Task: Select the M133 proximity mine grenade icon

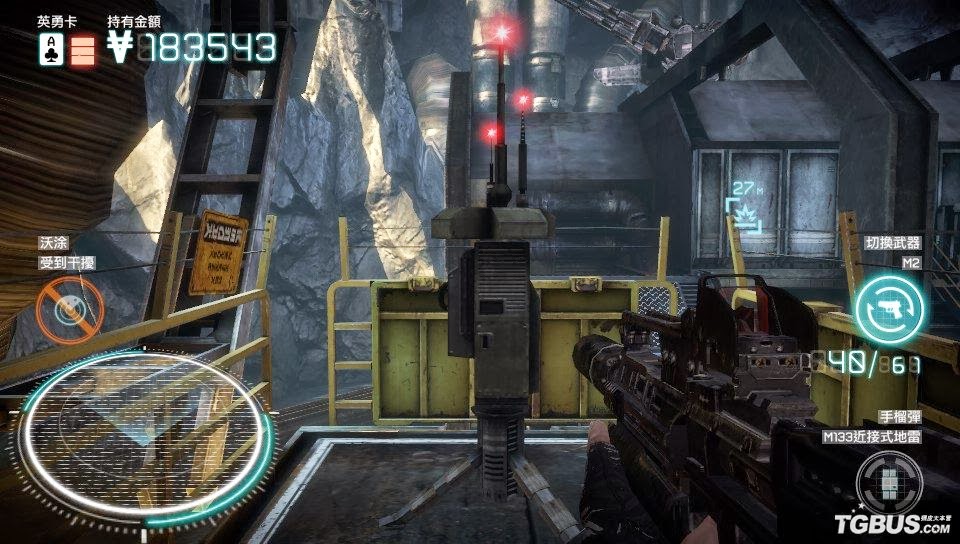Action: pyautogui.click(x=888, y=482)
